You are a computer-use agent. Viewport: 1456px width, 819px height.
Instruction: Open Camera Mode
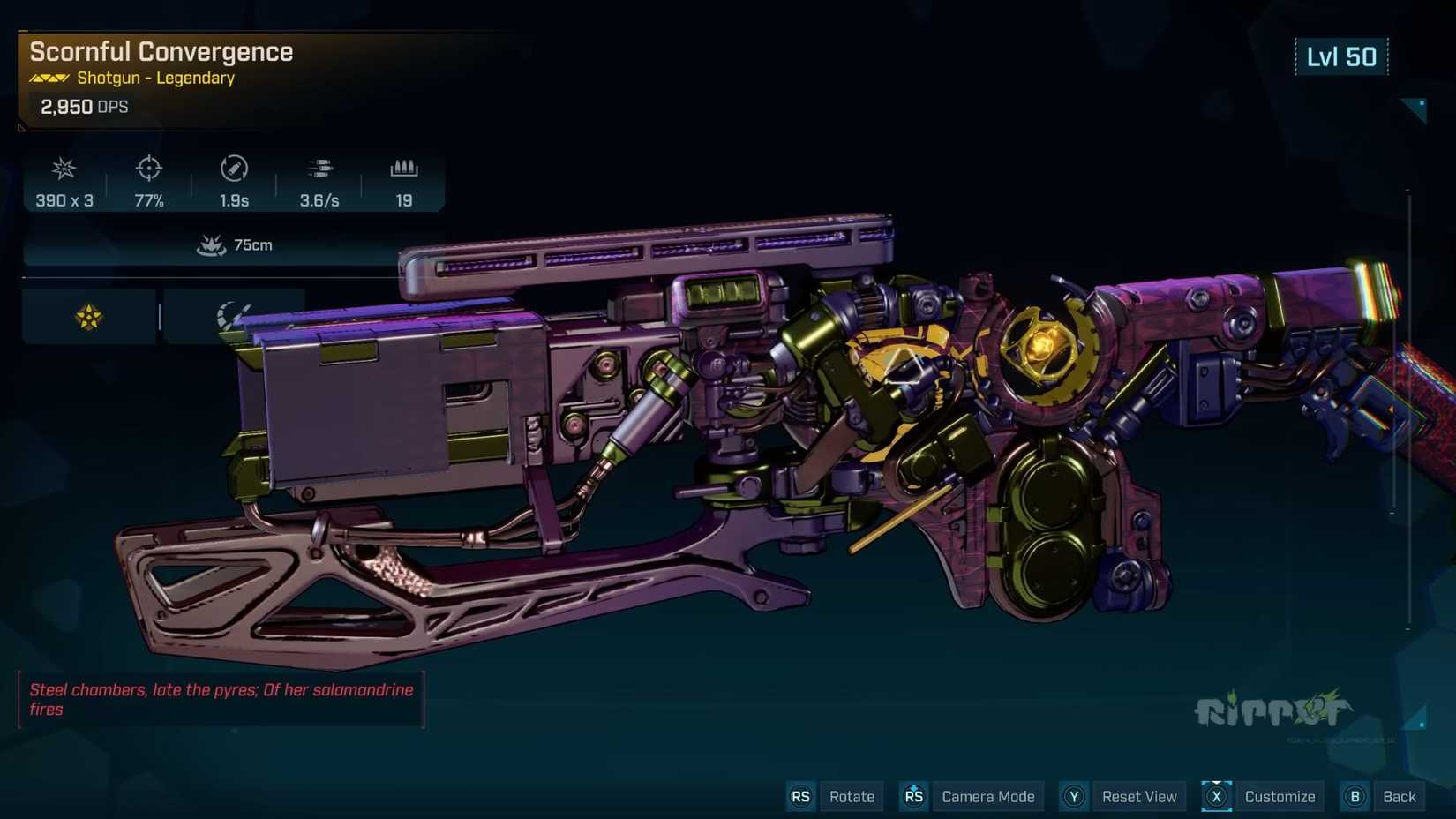click(988, 796)
